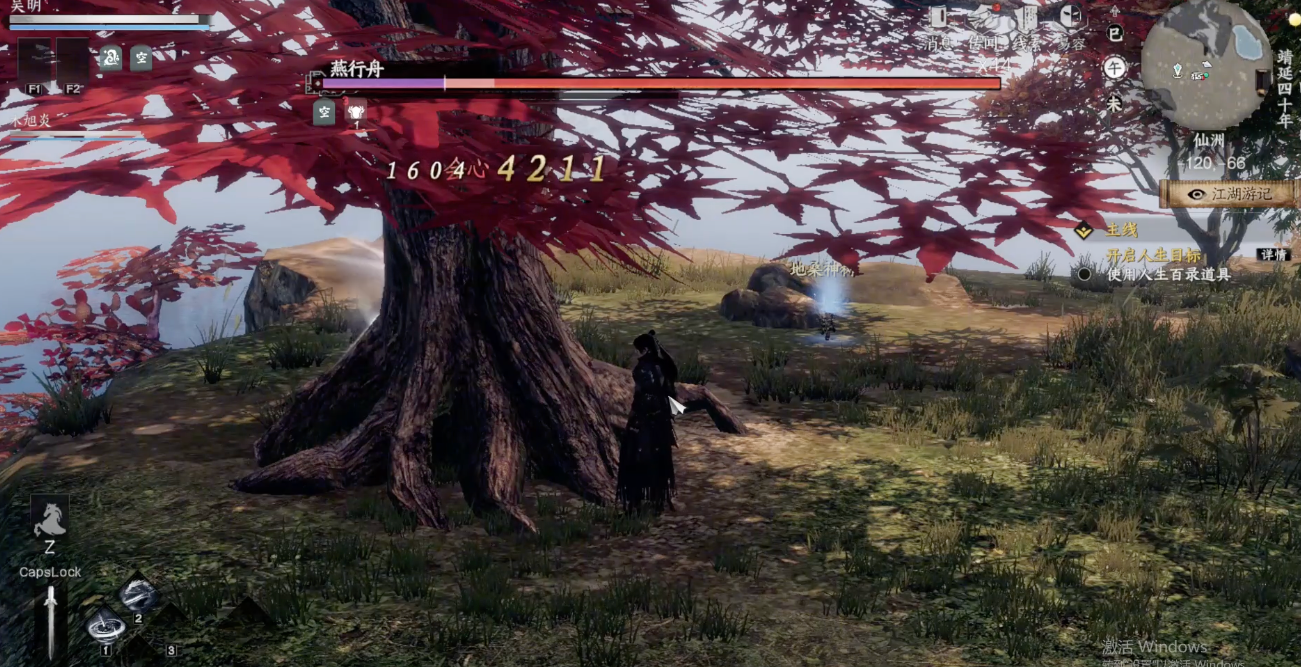Click the 午 time-of-day marker
Image resolution: width=1302 pixels, height=668 pixels.
1114,68
